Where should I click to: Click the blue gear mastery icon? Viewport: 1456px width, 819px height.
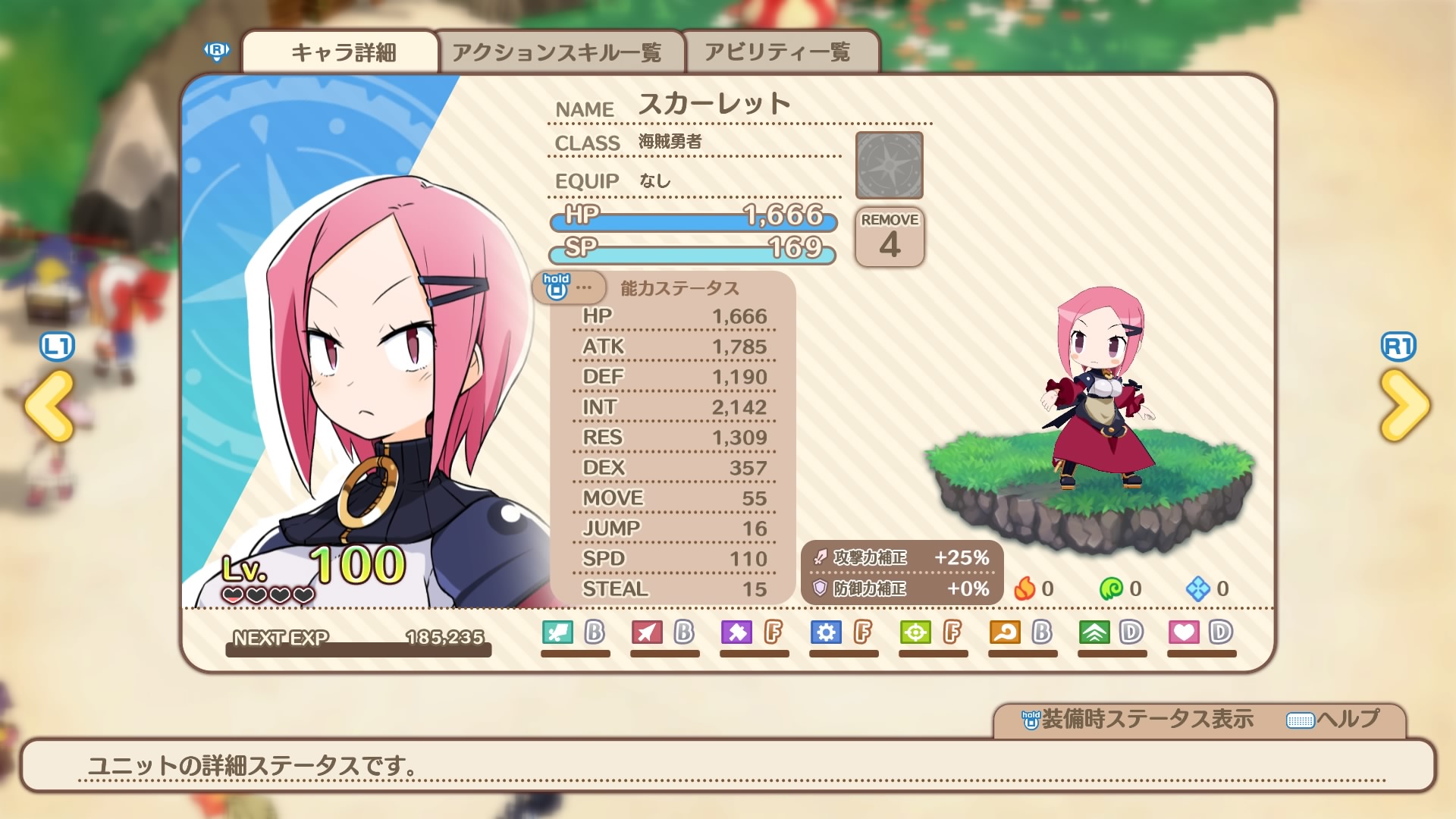826,632
